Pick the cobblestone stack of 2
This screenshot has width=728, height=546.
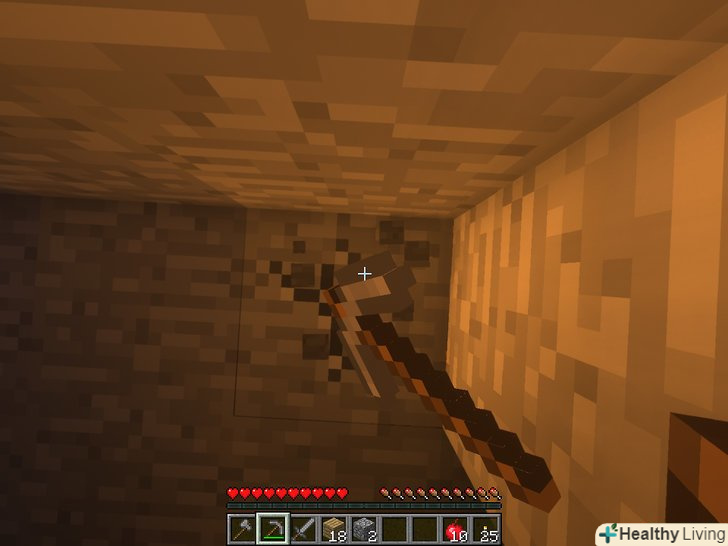pos(364,529)
